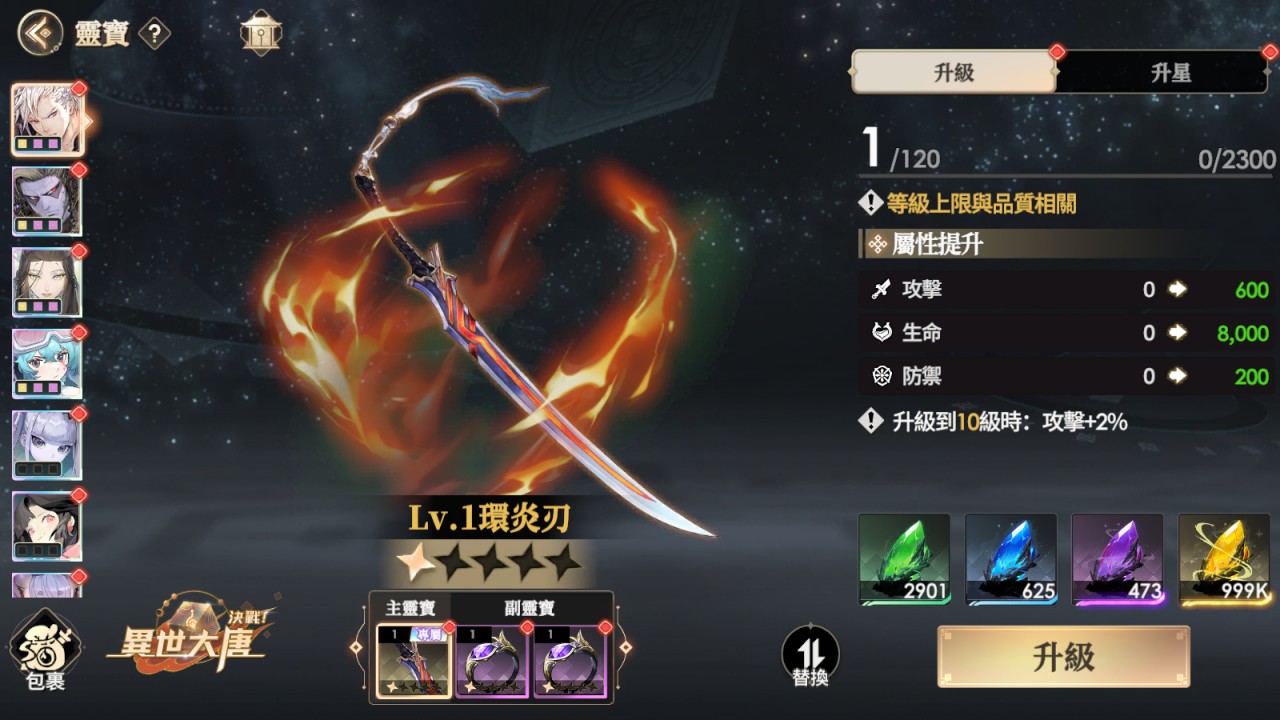The width and height of the screenshot is (1280, 720).
Task: Select the blue-haired character portrait in sidebar
Action: coord(47,361)
